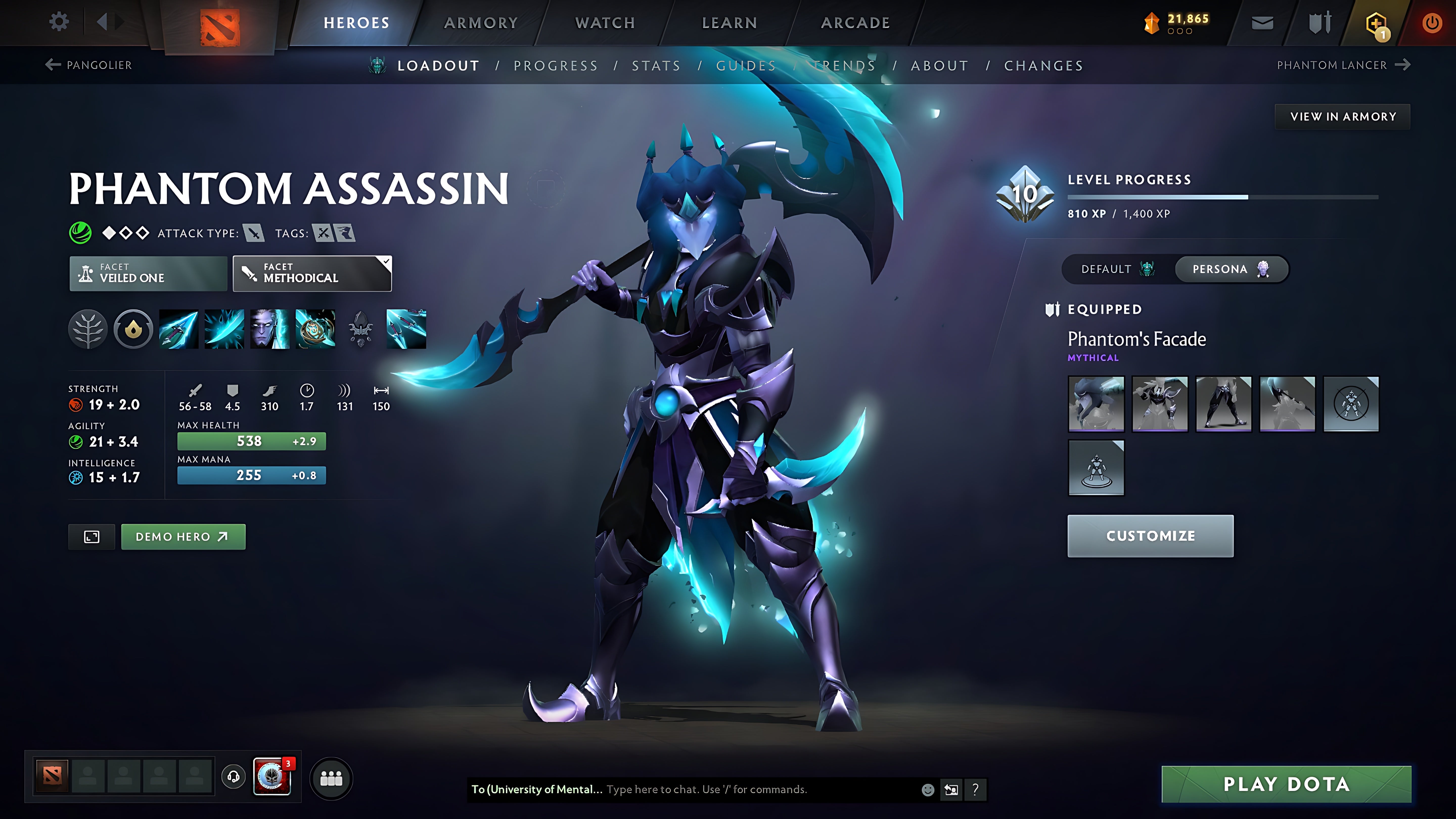Open the talent tree icon
Screen dimensions: 1456x819
coord(88,330)
